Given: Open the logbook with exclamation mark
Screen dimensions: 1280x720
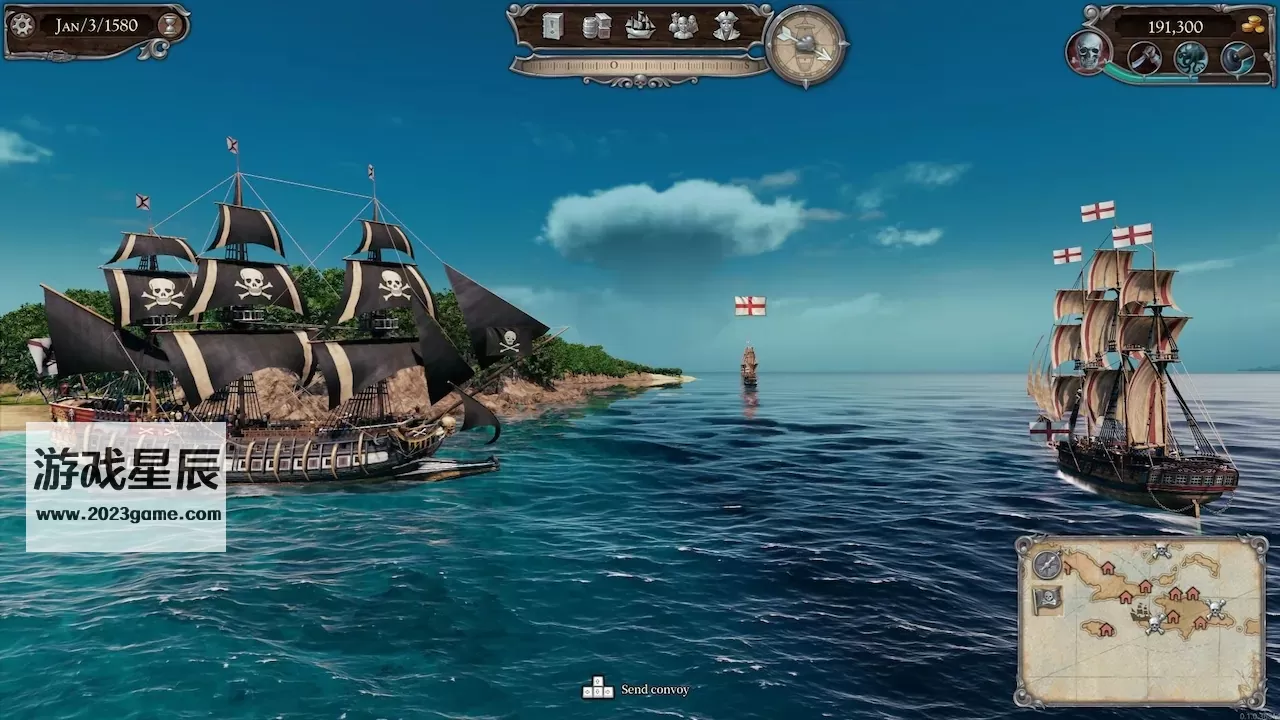Looking at the screenshot, I should tap(553, 26).
